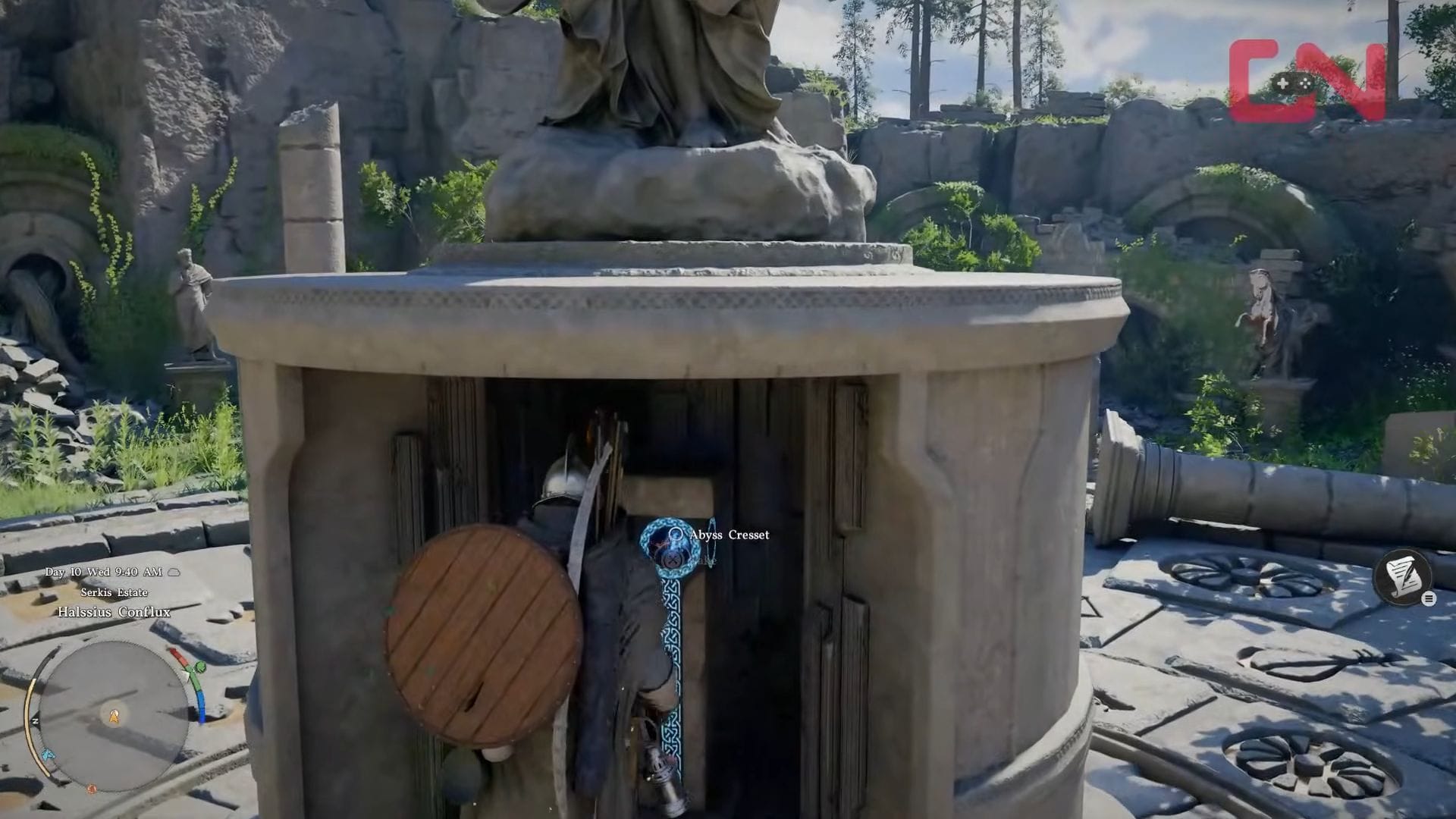The image size is (1456, 819).
Task: Select the blue arrow marker on the minimap
Action: coord(47,753)
